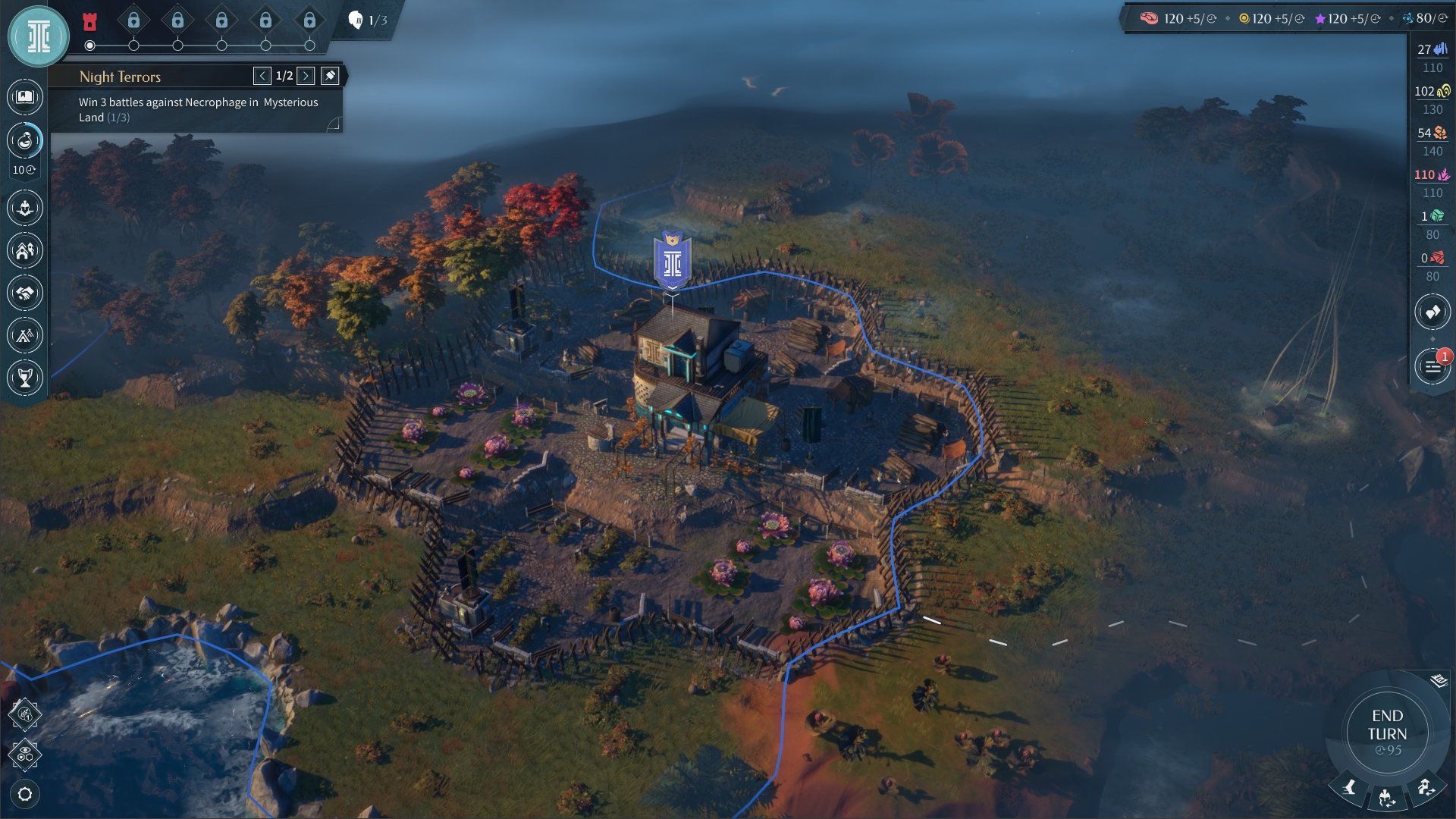Open the gear settings menu
The width and height of the screenshot is (1456, 819).
[x=25, y=794]
